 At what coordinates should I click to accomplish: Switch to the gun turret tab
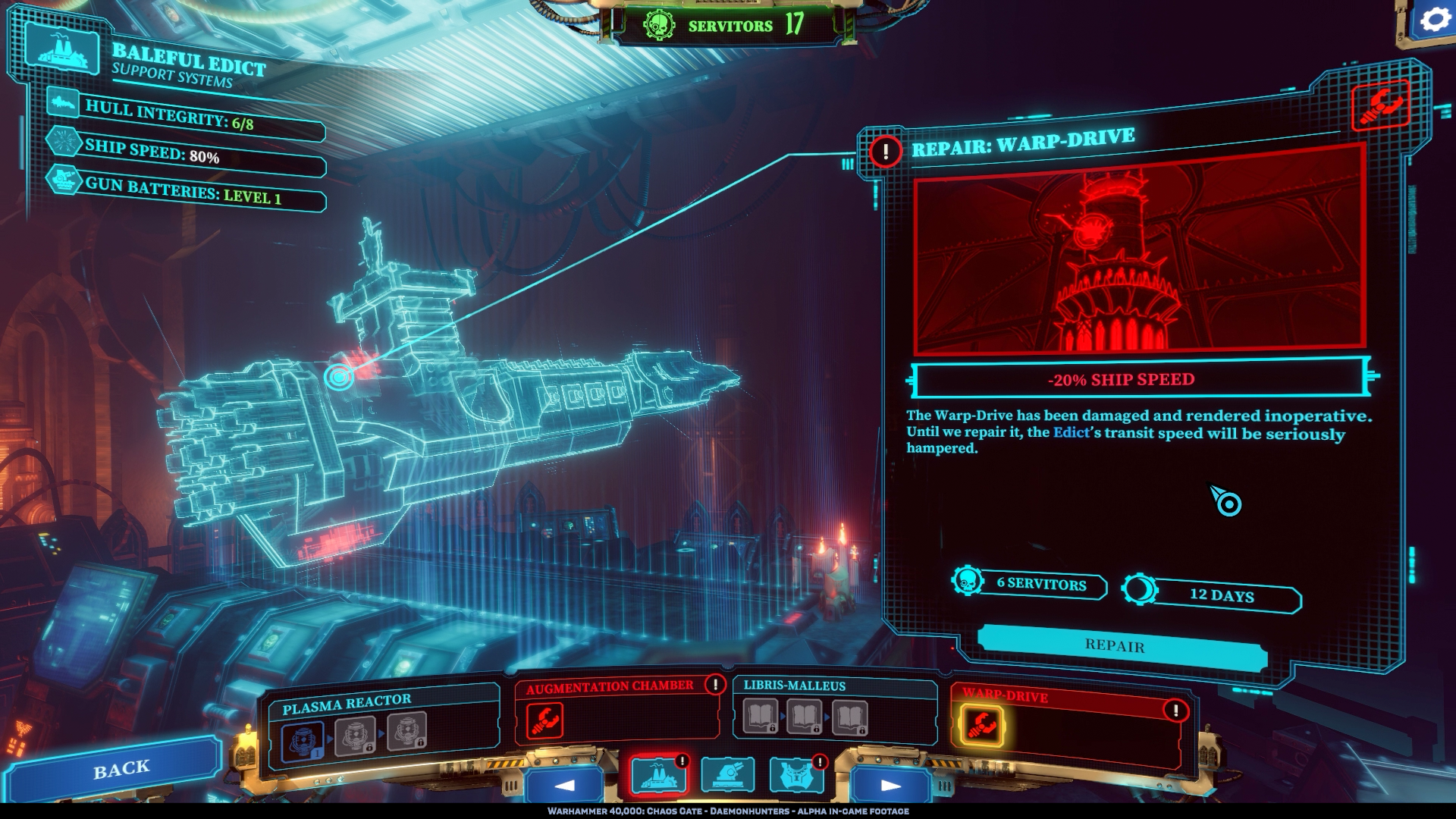coord(726,776)
